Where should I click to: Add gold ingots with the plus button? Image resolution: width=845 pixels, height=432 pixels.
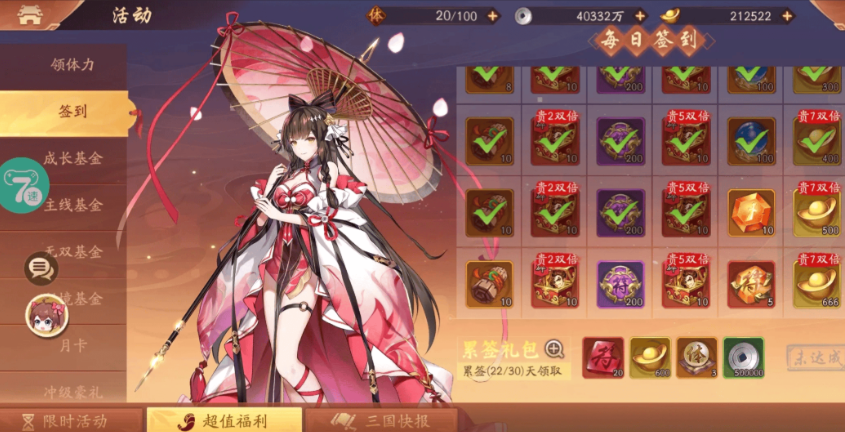[787, 16]
